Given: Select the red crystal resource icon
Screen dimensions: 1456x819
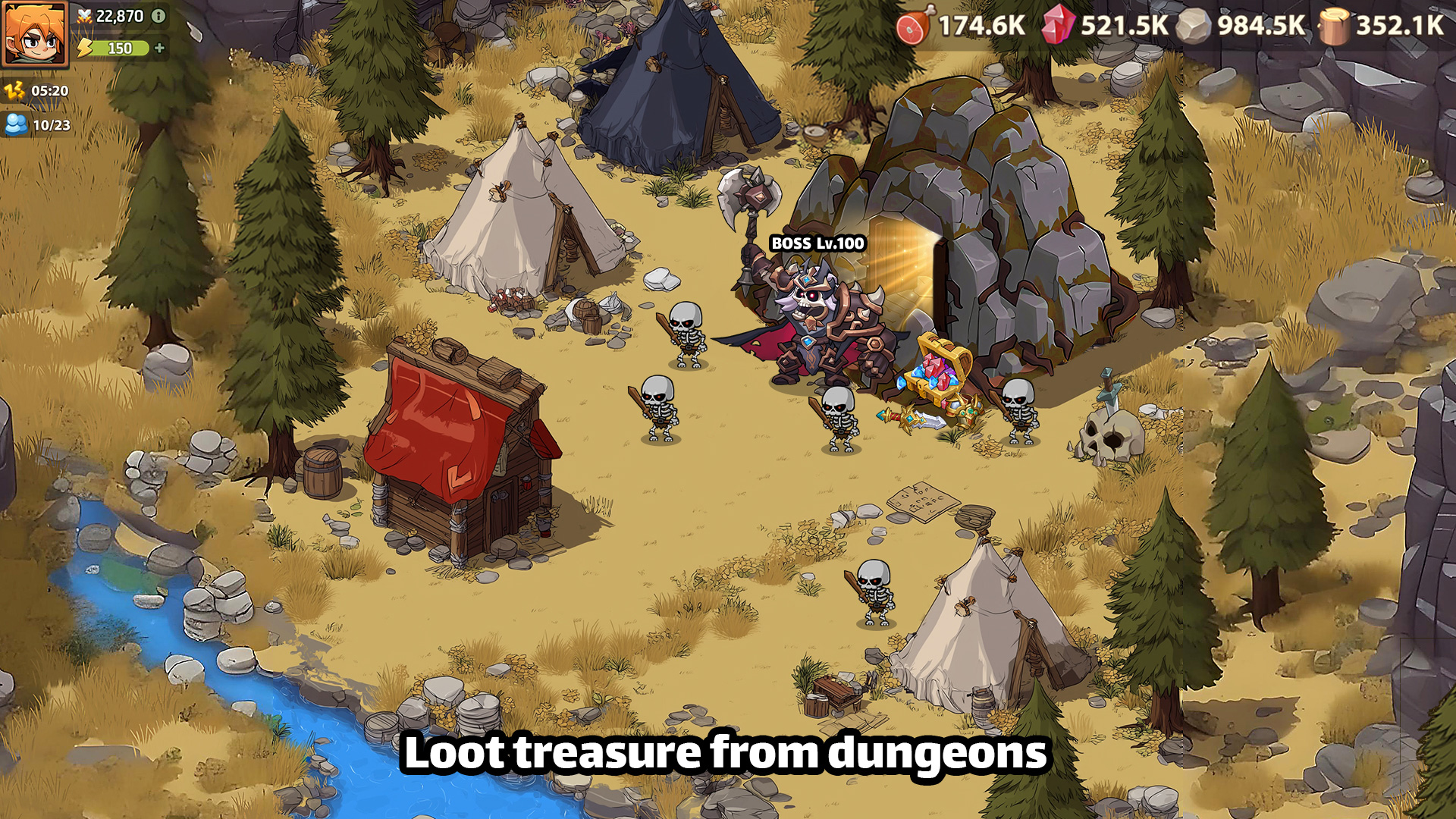Looking at the screenshot, I should pyautogui.click(x=1057, y=25).
